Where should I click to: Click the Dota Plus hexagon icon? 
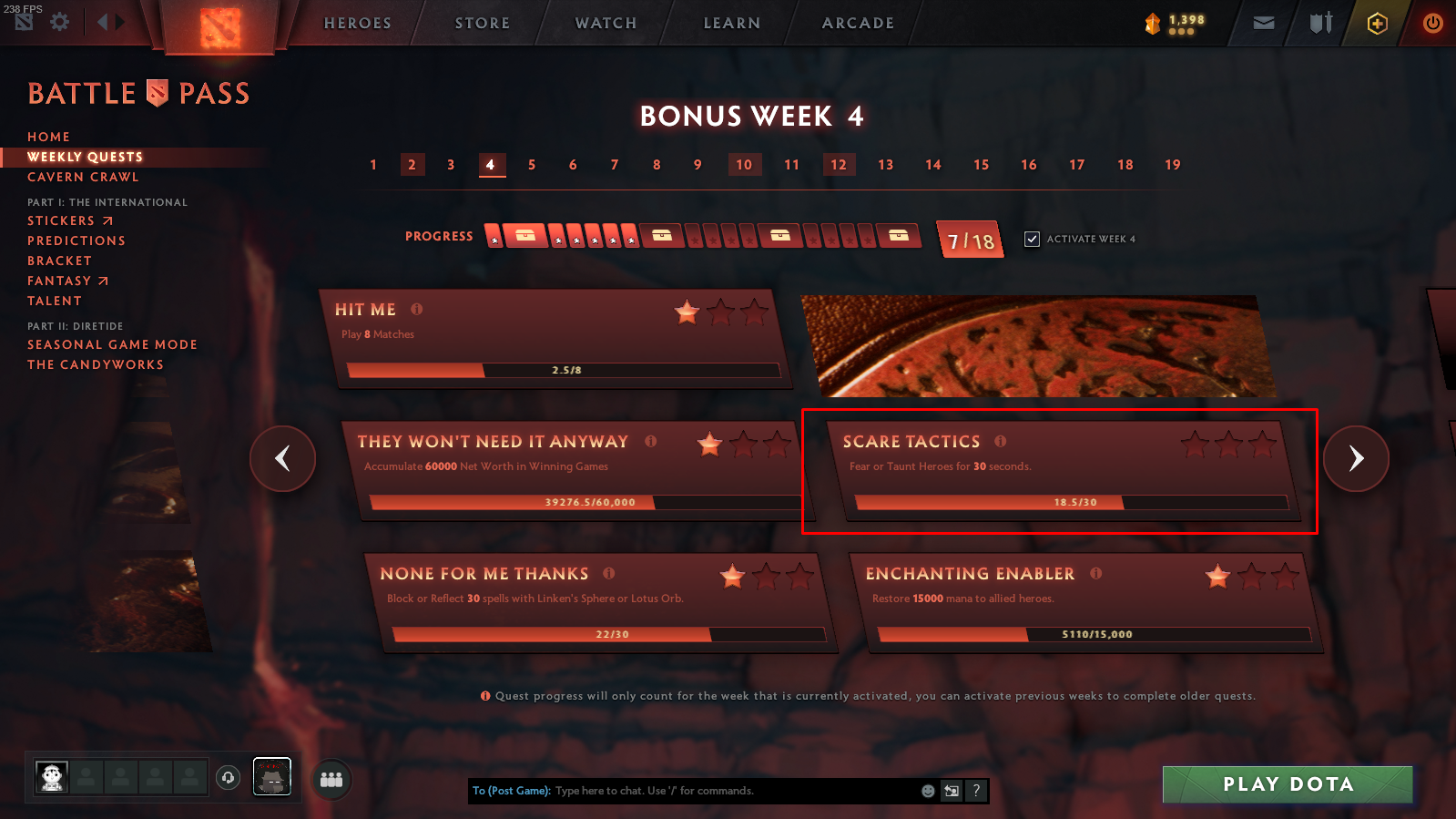[x=1376, y=23]
